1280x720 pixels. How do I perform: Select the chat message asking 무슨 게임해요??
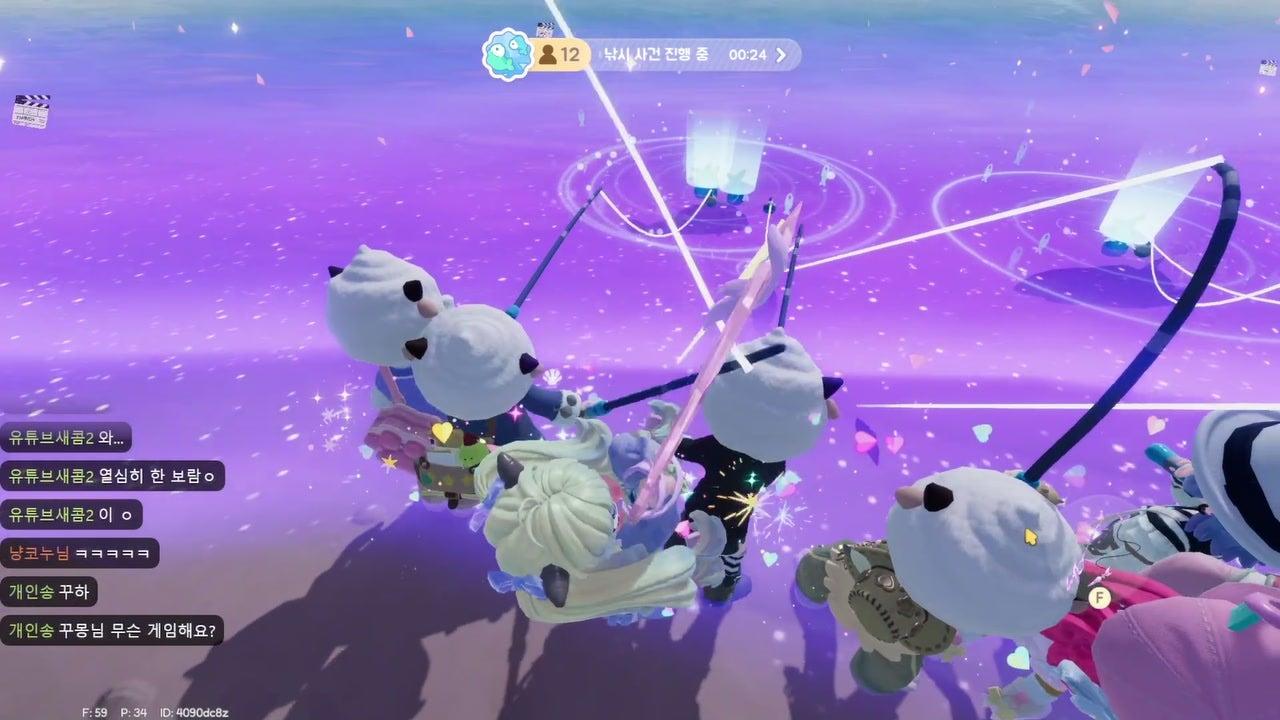click(x=112, y=631)
